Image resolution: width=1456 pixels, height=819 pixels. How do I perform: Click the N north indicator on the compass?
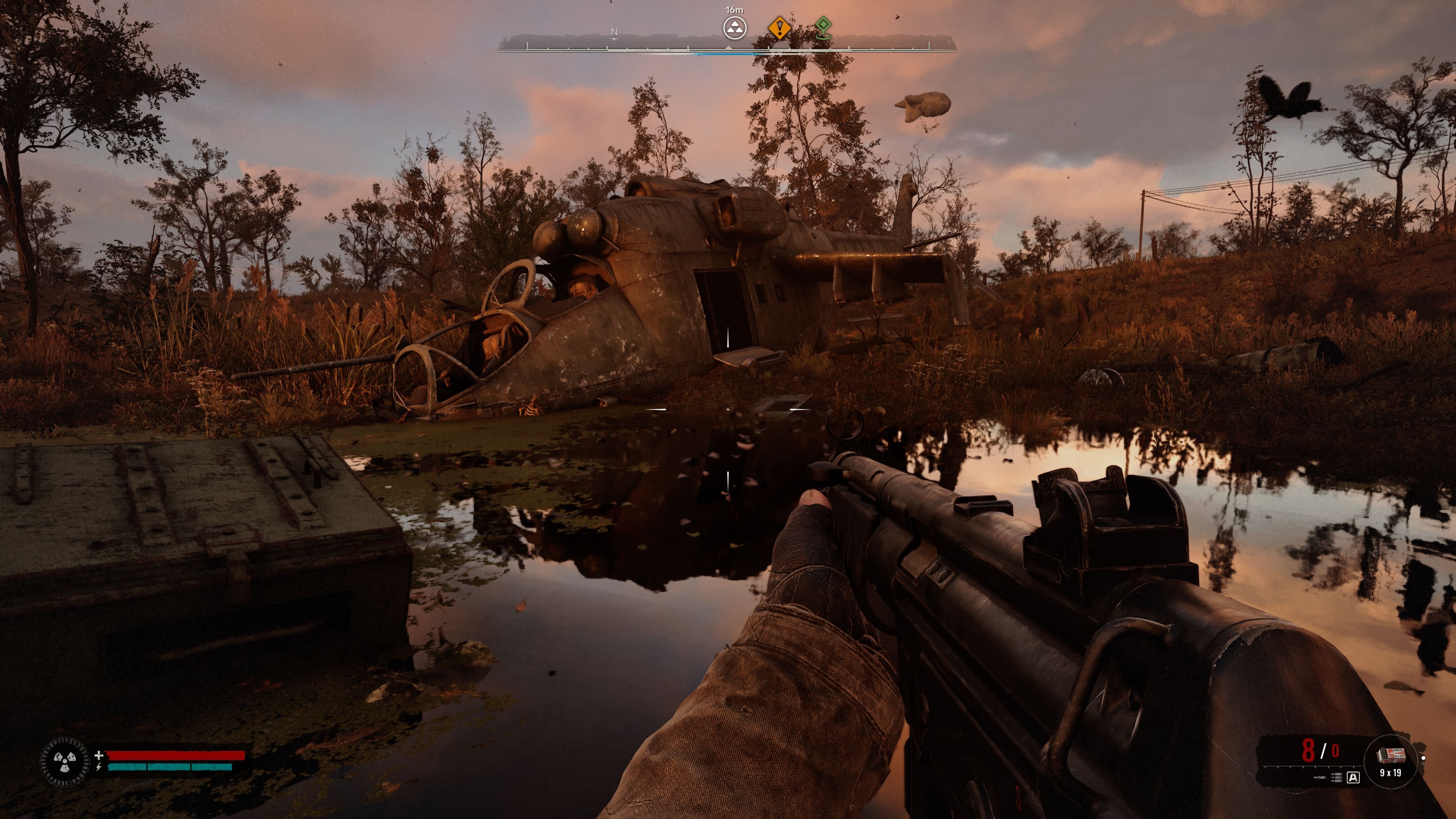click(614, 32)
